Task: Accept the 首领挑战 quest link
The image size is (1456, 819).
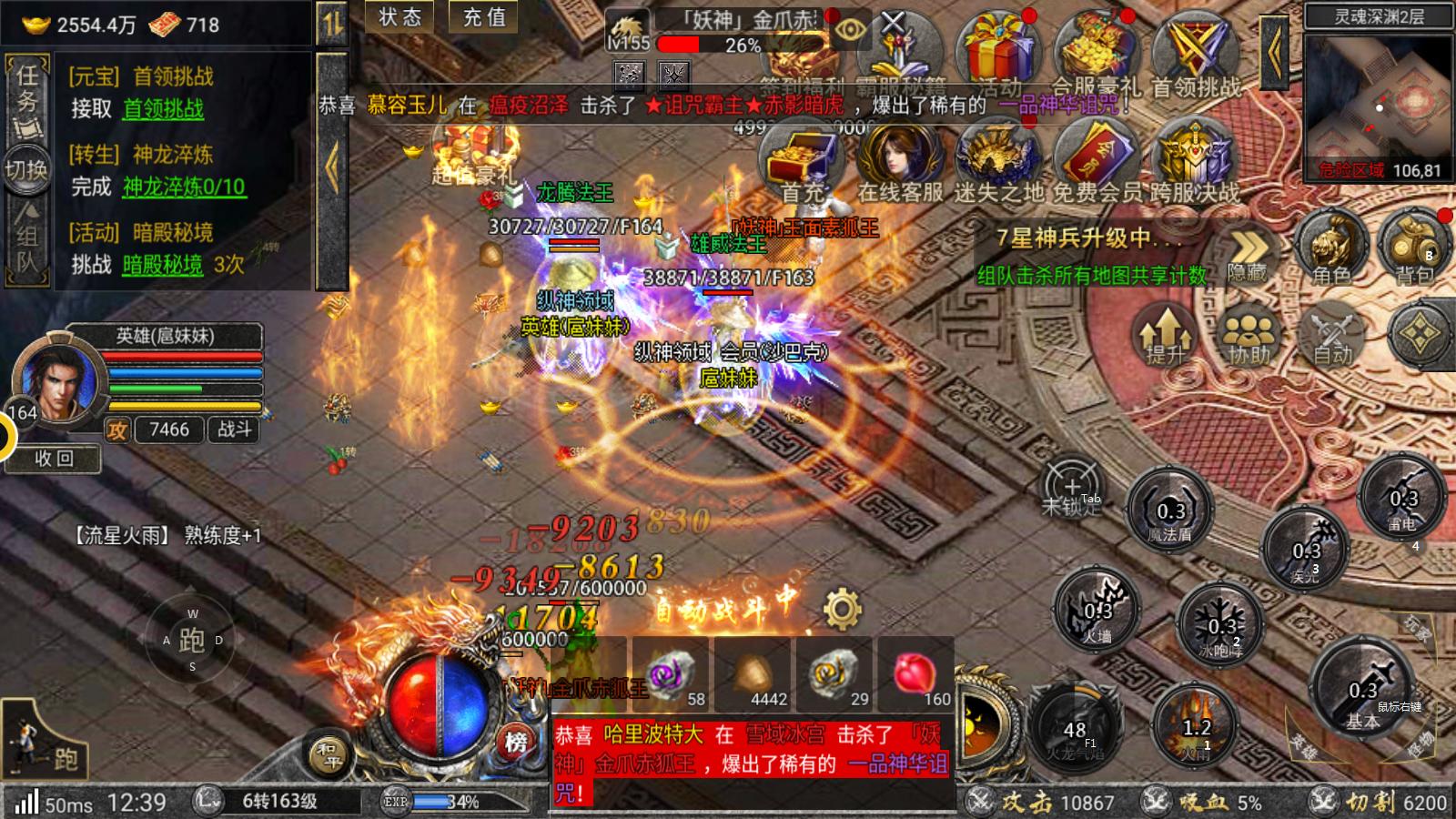Action: (164, 109)
